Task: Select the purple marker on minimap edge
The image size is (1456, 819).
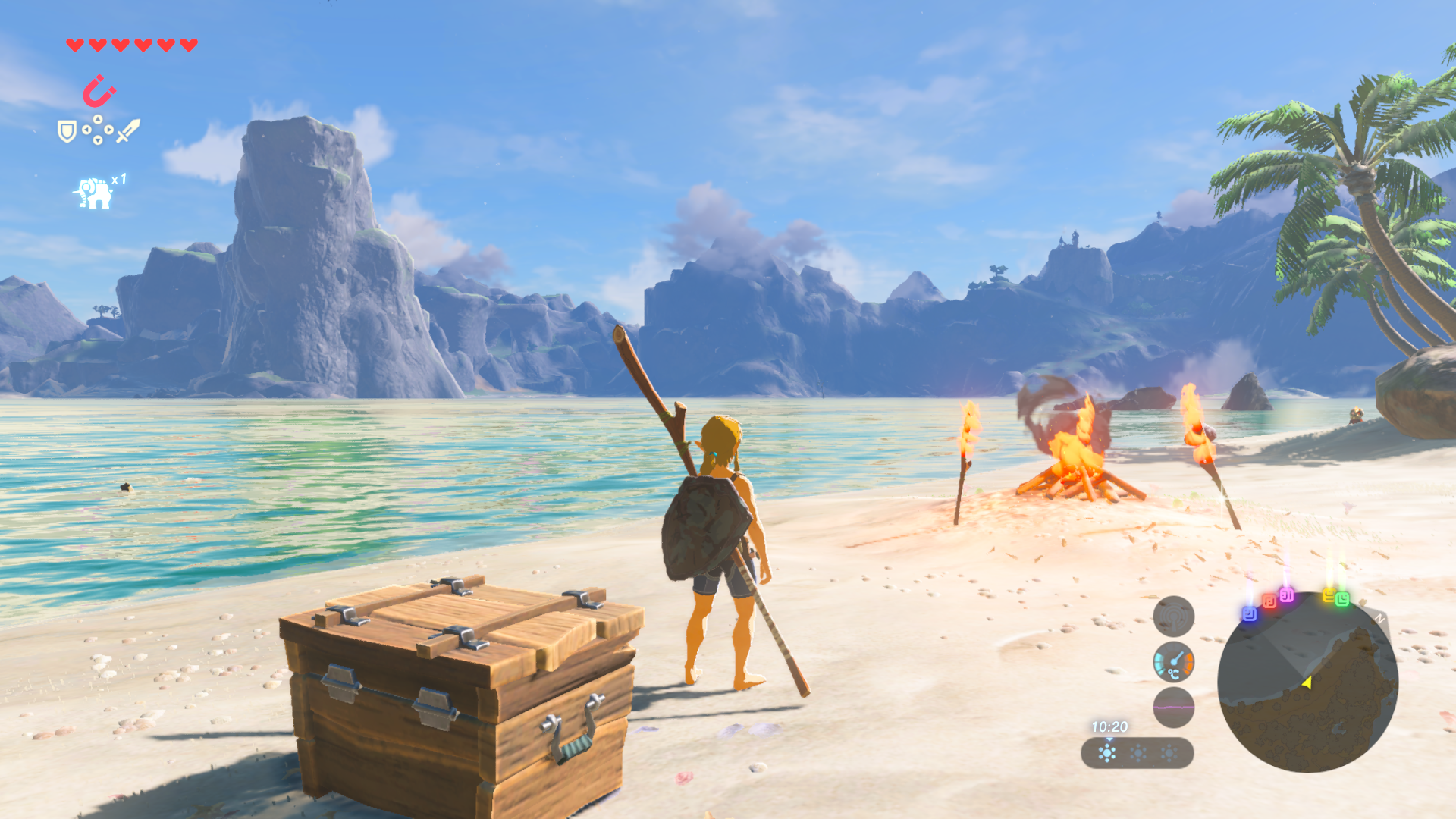Action: 1287,595
